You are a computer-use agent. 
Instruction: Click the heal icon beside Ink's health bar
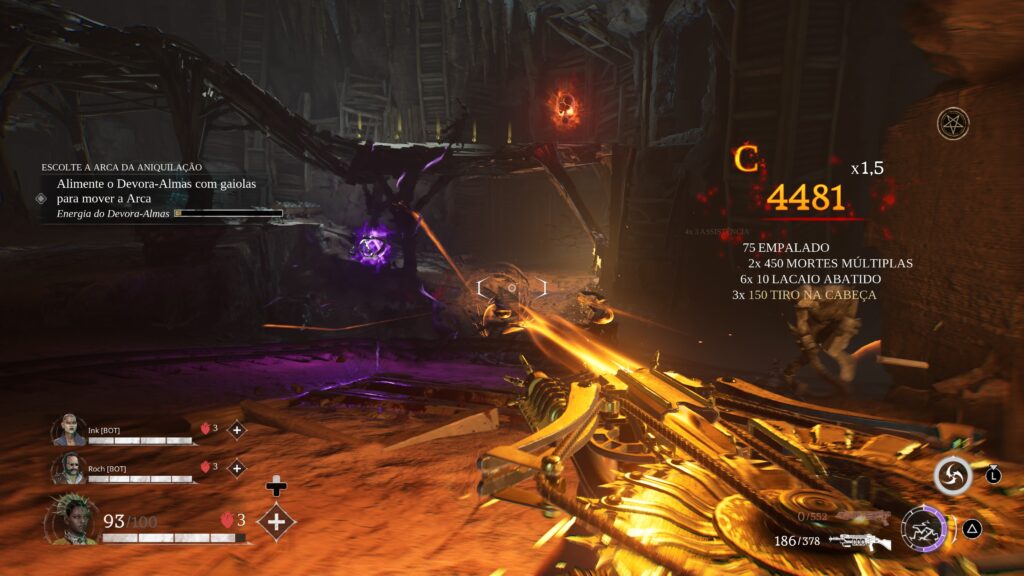pos(237,430)
